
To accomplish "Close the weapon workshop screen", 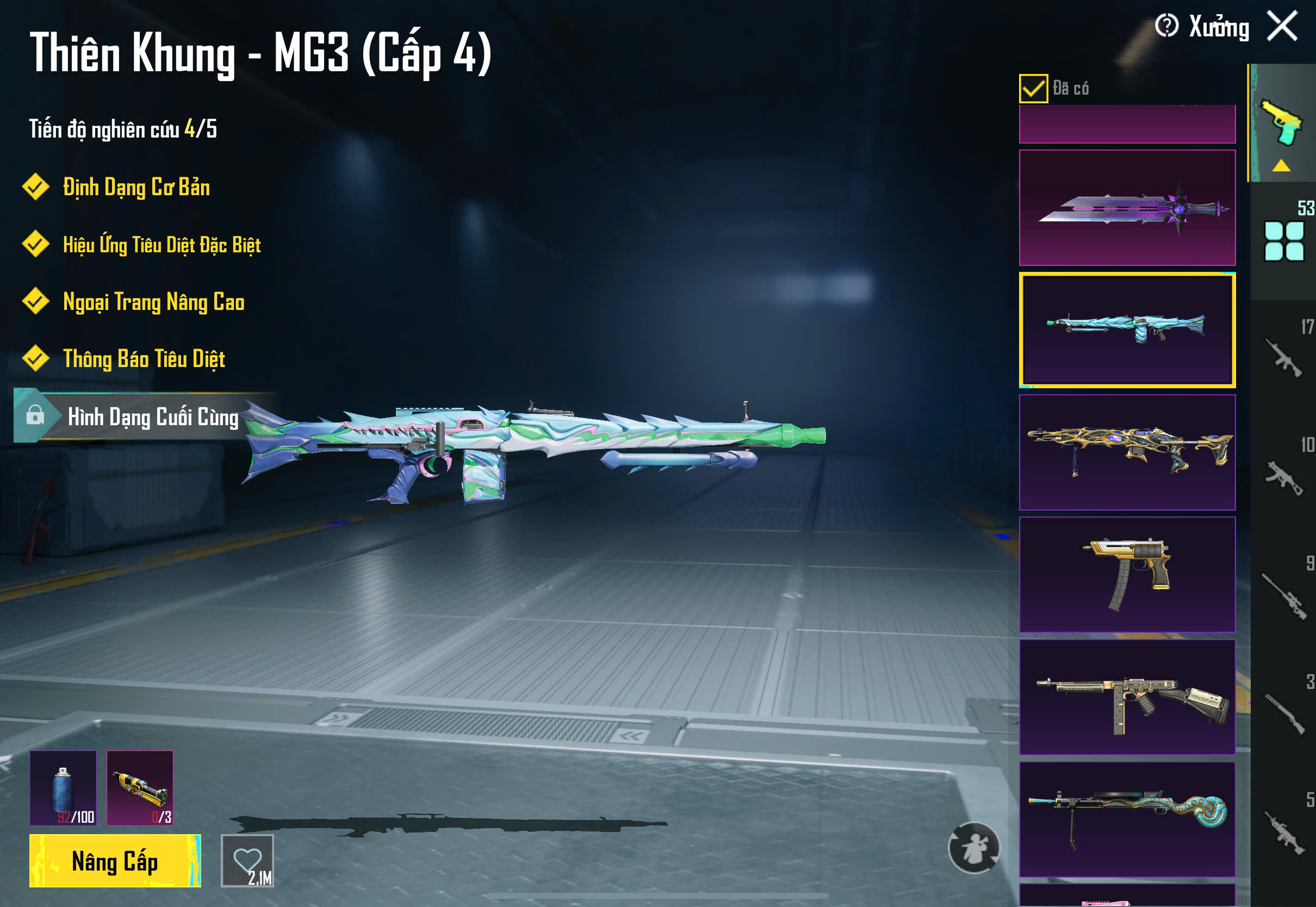I will (1282, 26).
